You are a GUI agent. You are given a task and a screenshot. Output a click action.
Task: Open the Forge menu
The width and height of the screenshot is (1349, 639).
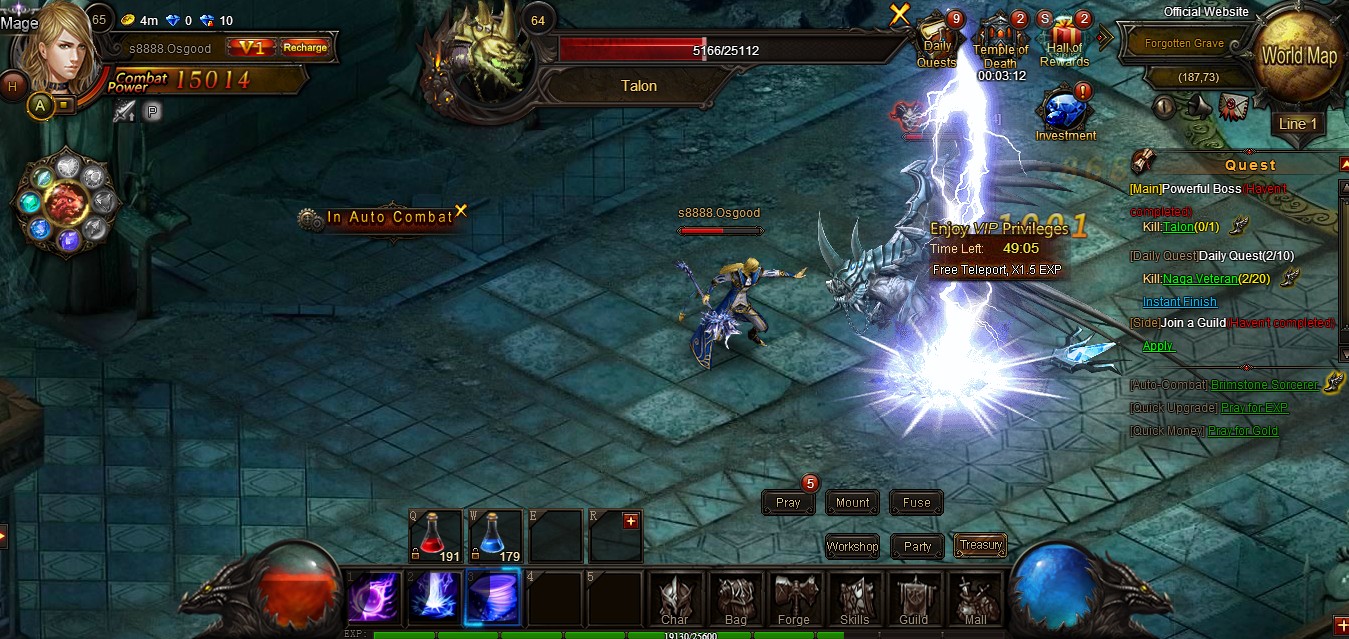(794, 599)
